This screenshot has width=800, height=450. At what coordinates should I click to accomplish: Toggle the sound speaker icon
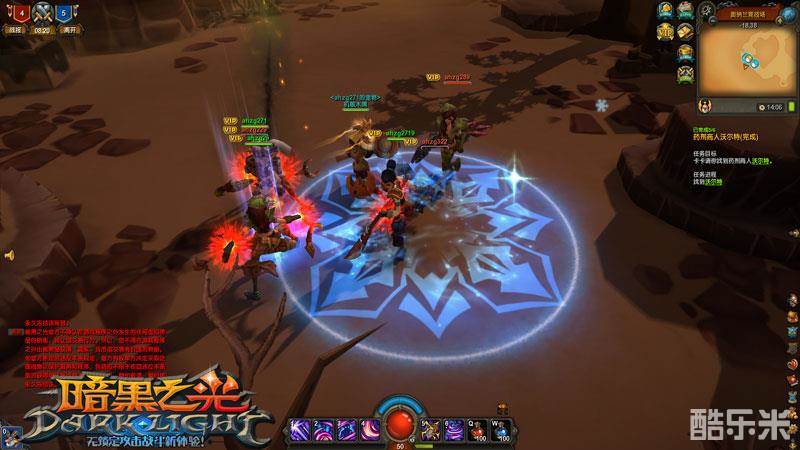click(x=7, y=256)
